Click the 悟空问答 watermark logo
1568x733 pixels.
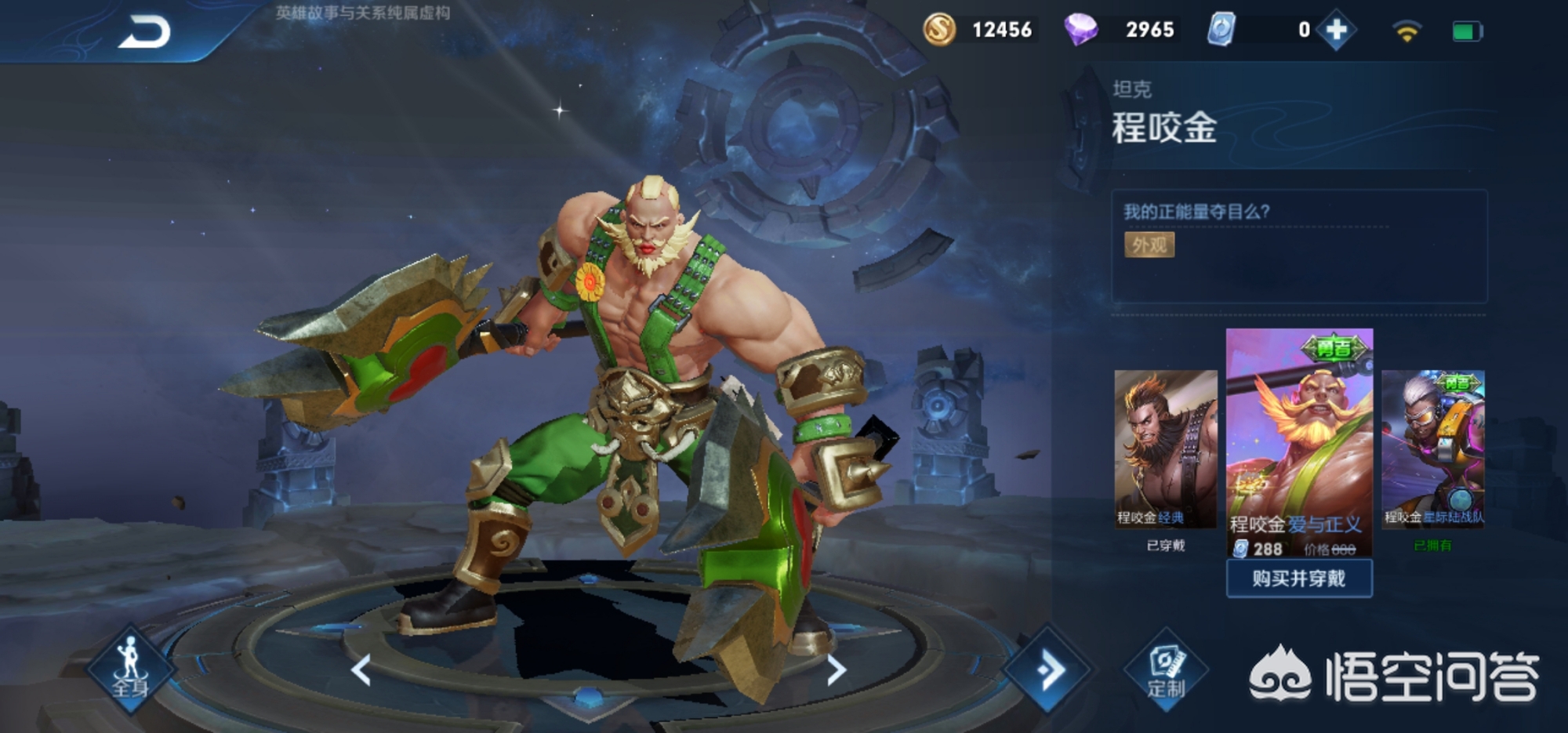pos(1393,676)
